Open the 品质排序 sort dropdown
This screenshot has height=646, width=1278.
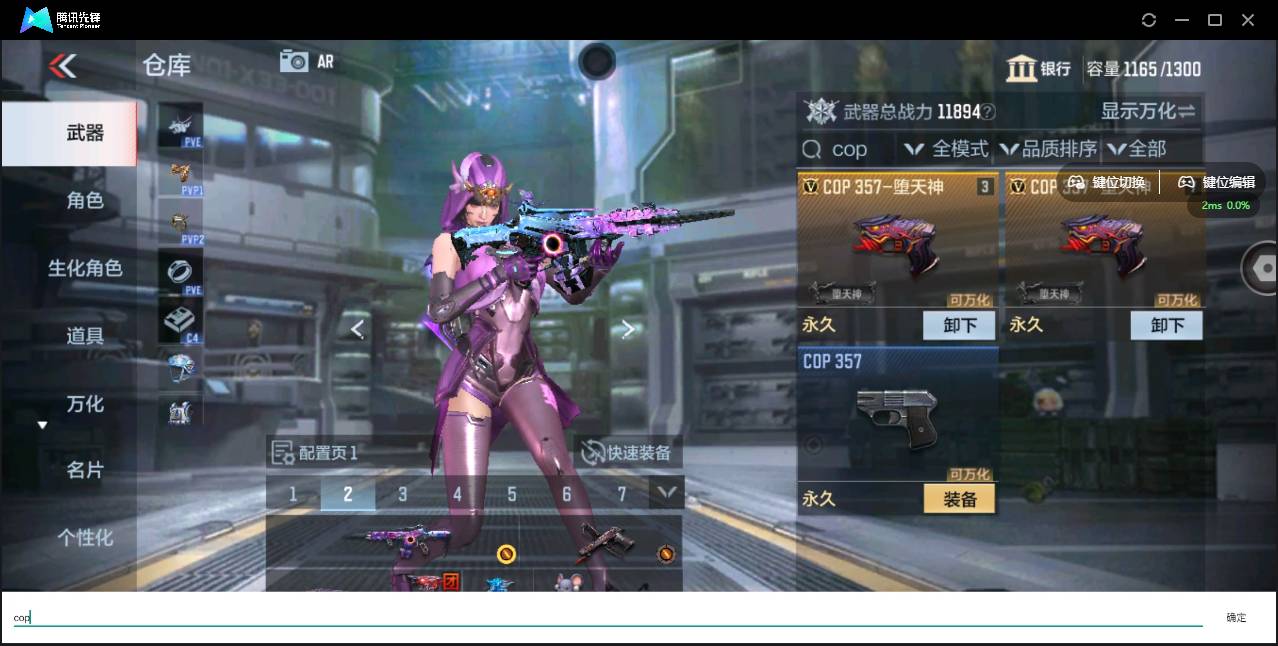(1047, 149)
